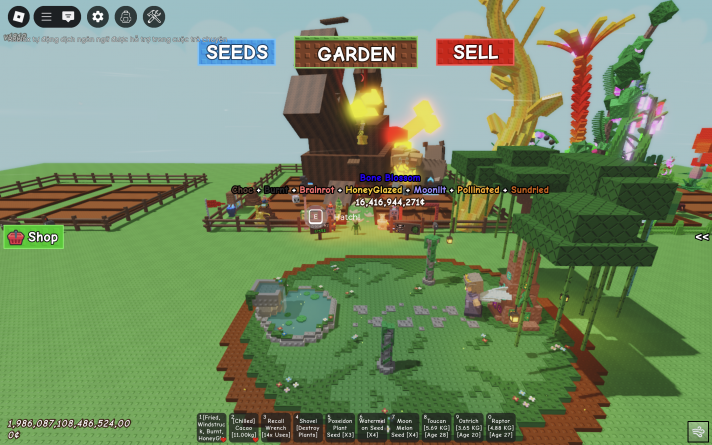The image size is (712, 445).
Task: Toggle the Roblox chat window icon
Action: point(68,16)
